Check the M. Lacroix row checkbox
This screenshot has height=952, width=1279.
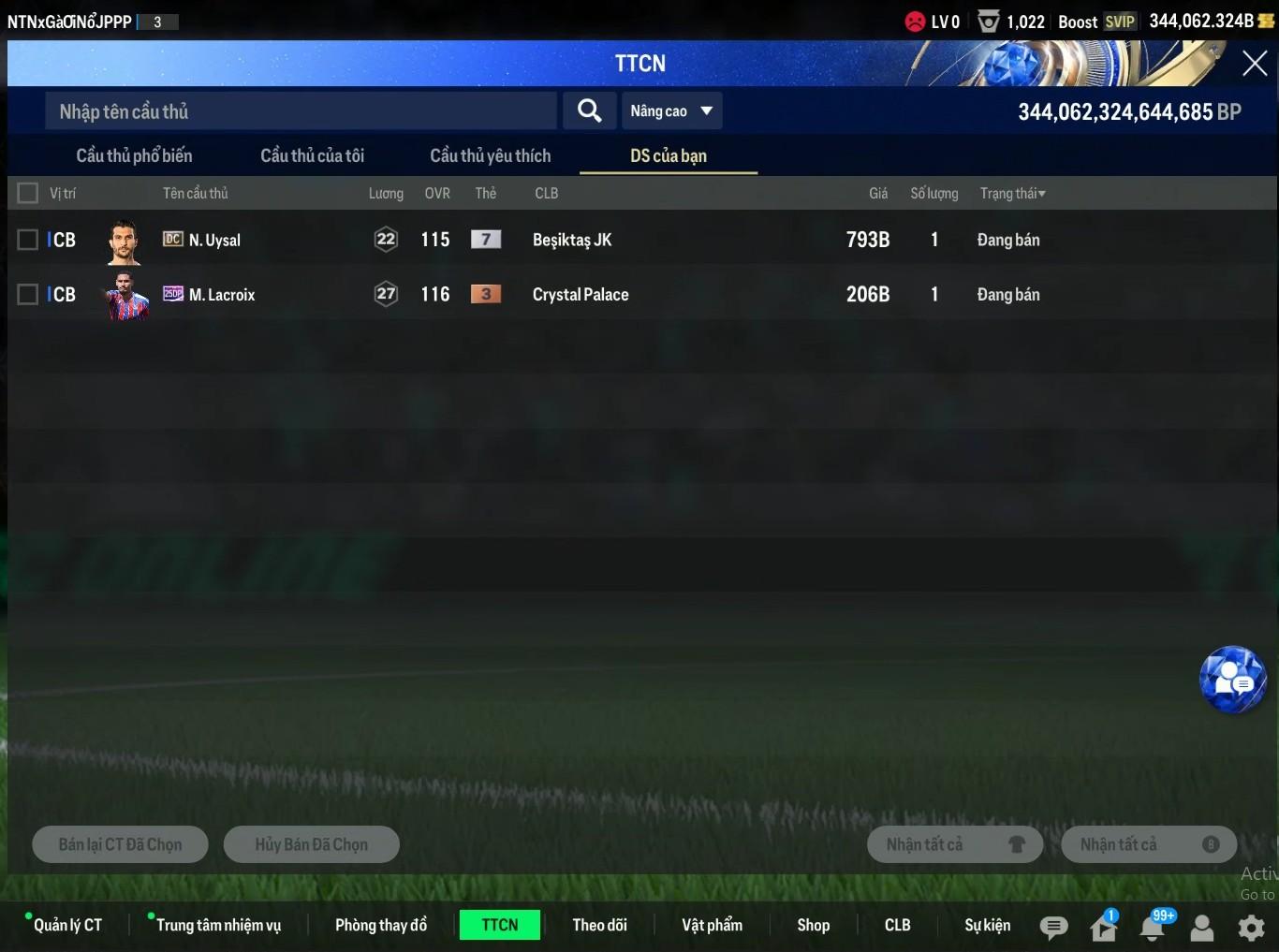point(28,294)
